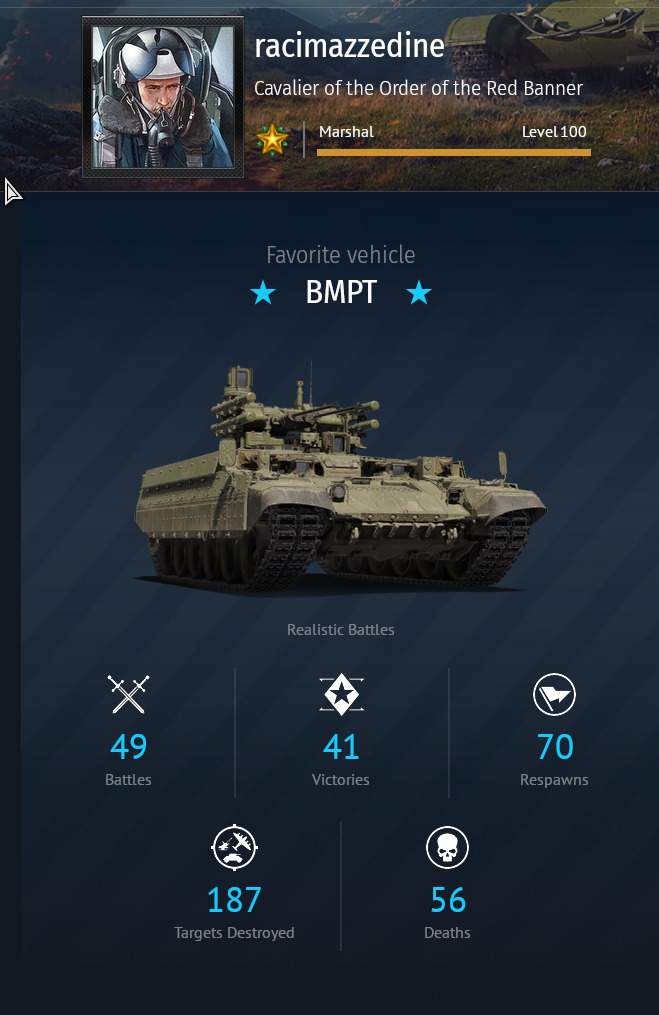Select the player title under the username

(x=418, y=88)
